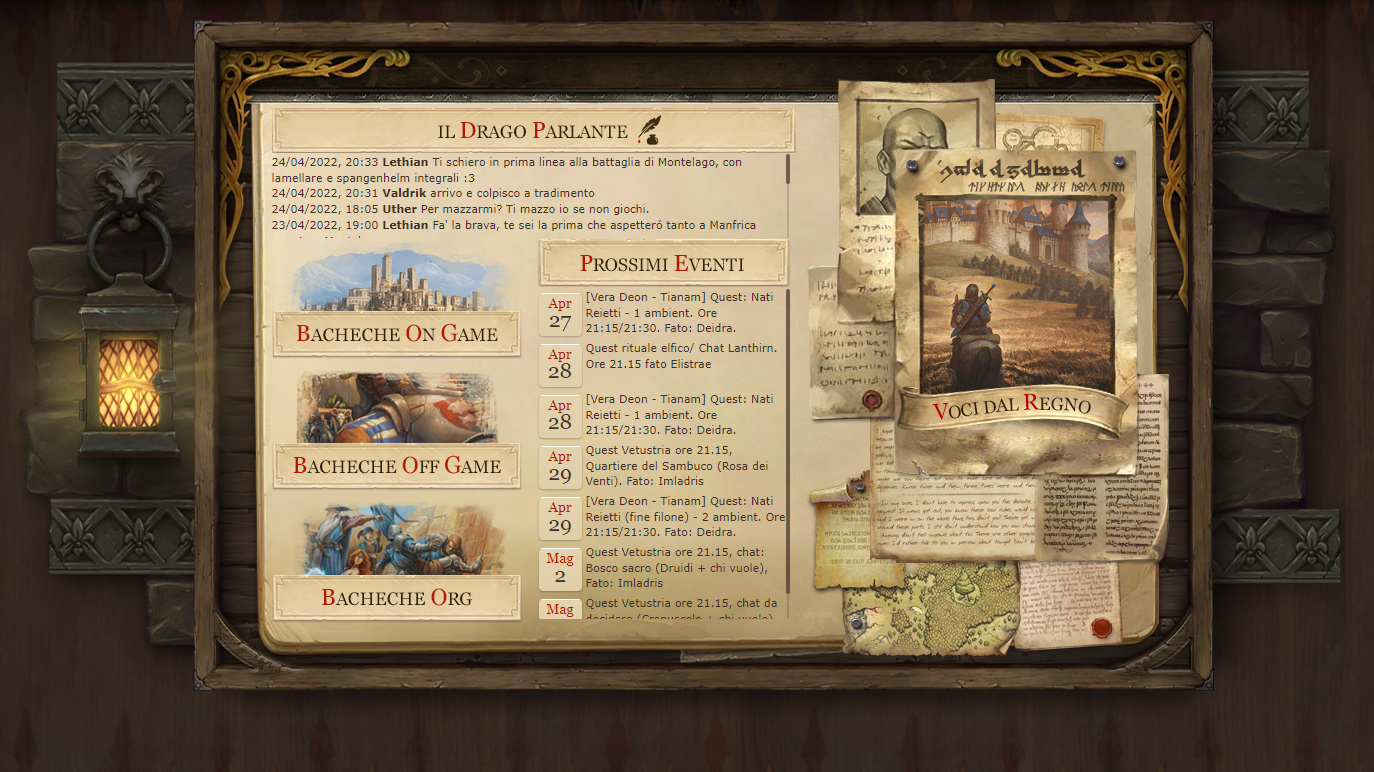1374x772 pixels.
Task: Click the armored knights painting thumbnail
Action: pos(397,409)
